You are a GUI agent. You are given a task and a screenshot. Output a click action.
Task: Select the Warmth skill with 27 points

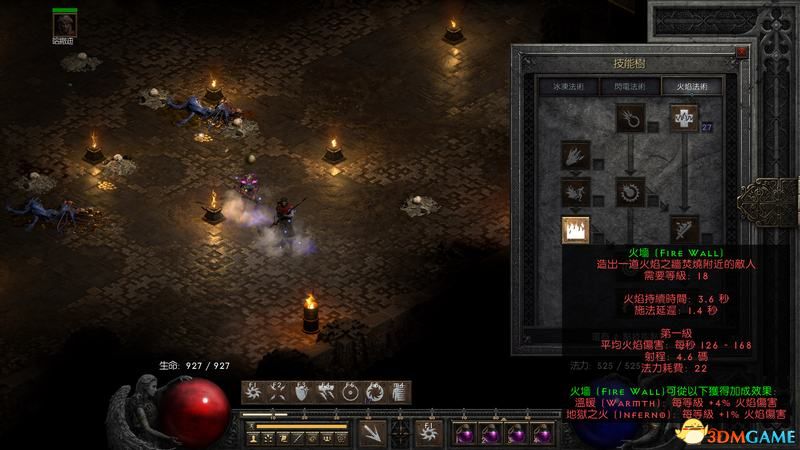click(x=684, y=120)
